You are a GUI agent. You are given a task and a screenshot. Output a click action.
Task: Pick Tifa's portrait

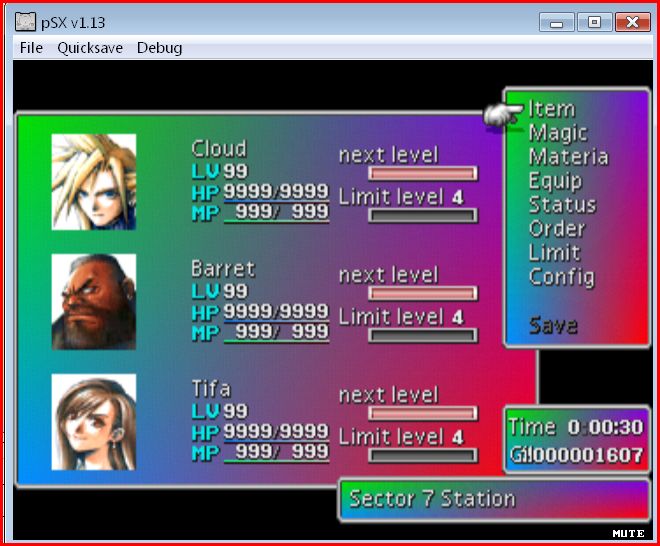coord(94,422)
